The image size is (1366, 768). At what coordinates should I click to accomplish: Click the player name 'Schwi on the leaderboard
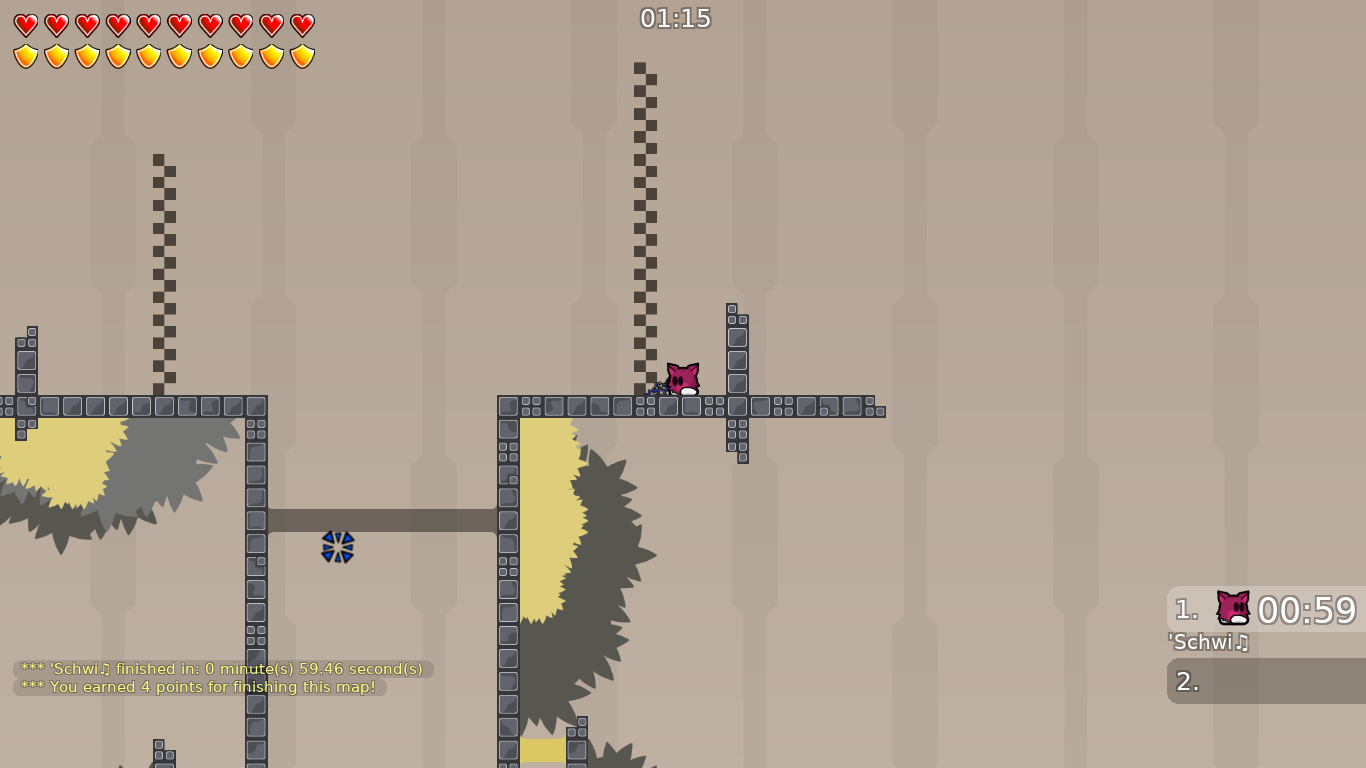[x=1207, y=643]
